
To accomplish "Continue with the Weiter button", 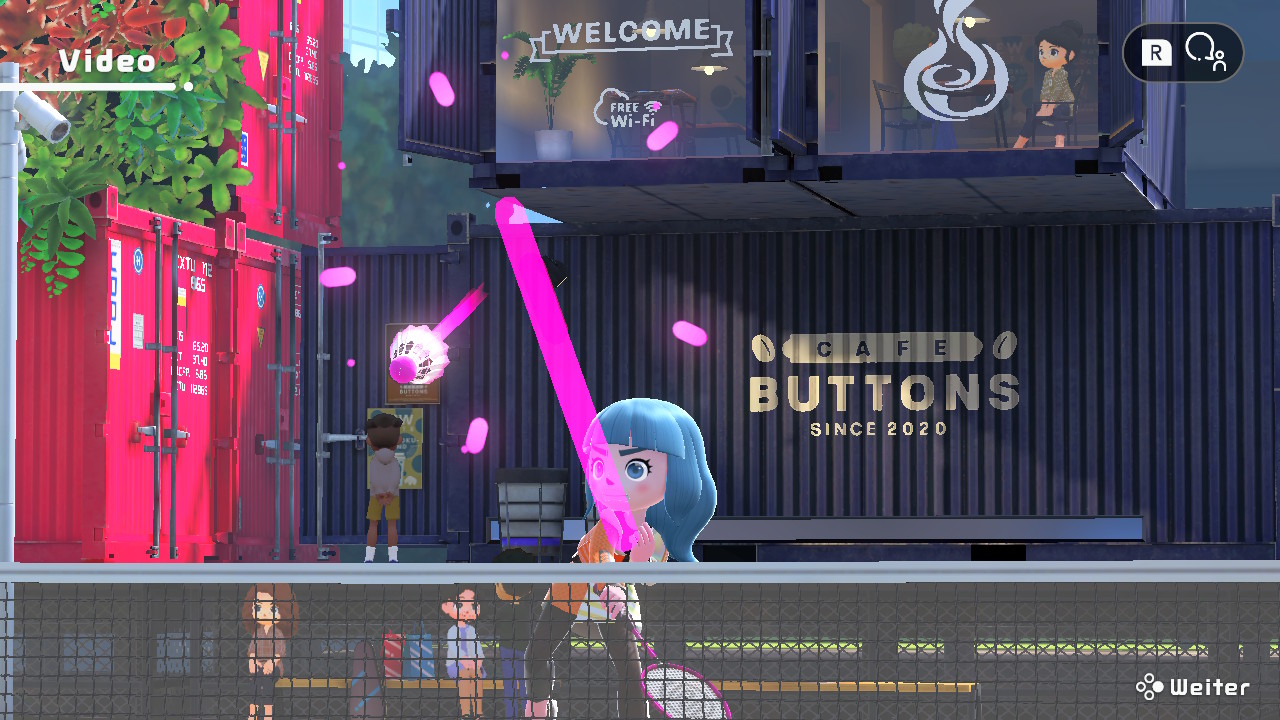I will [x=1194, y=687].
